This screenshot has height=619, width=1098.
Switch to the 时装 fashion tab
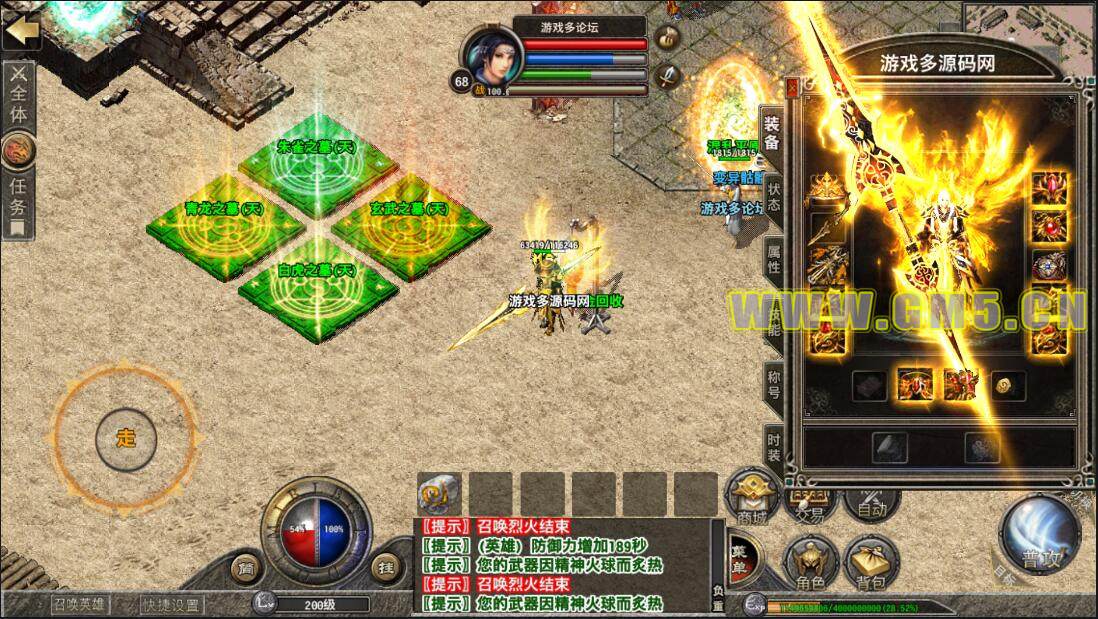coord(774,443)
